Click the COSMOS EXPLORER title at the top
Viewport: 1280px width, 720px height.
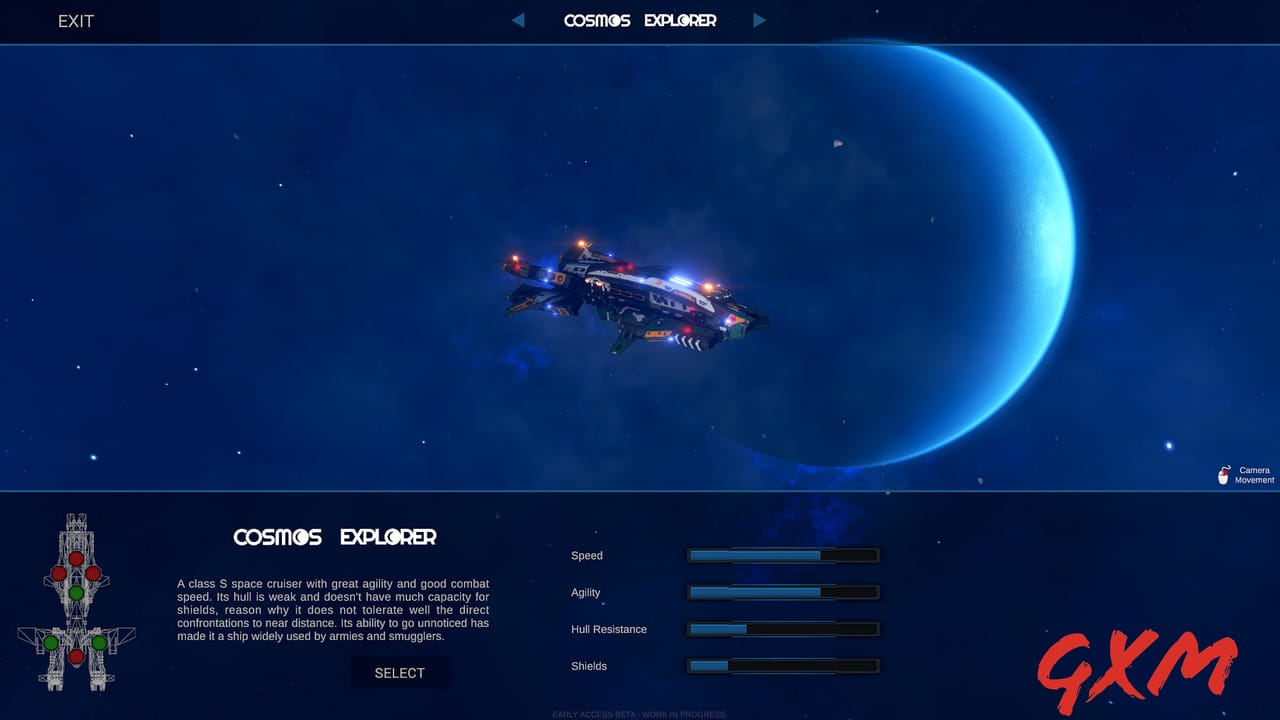(x=640, y=20)
